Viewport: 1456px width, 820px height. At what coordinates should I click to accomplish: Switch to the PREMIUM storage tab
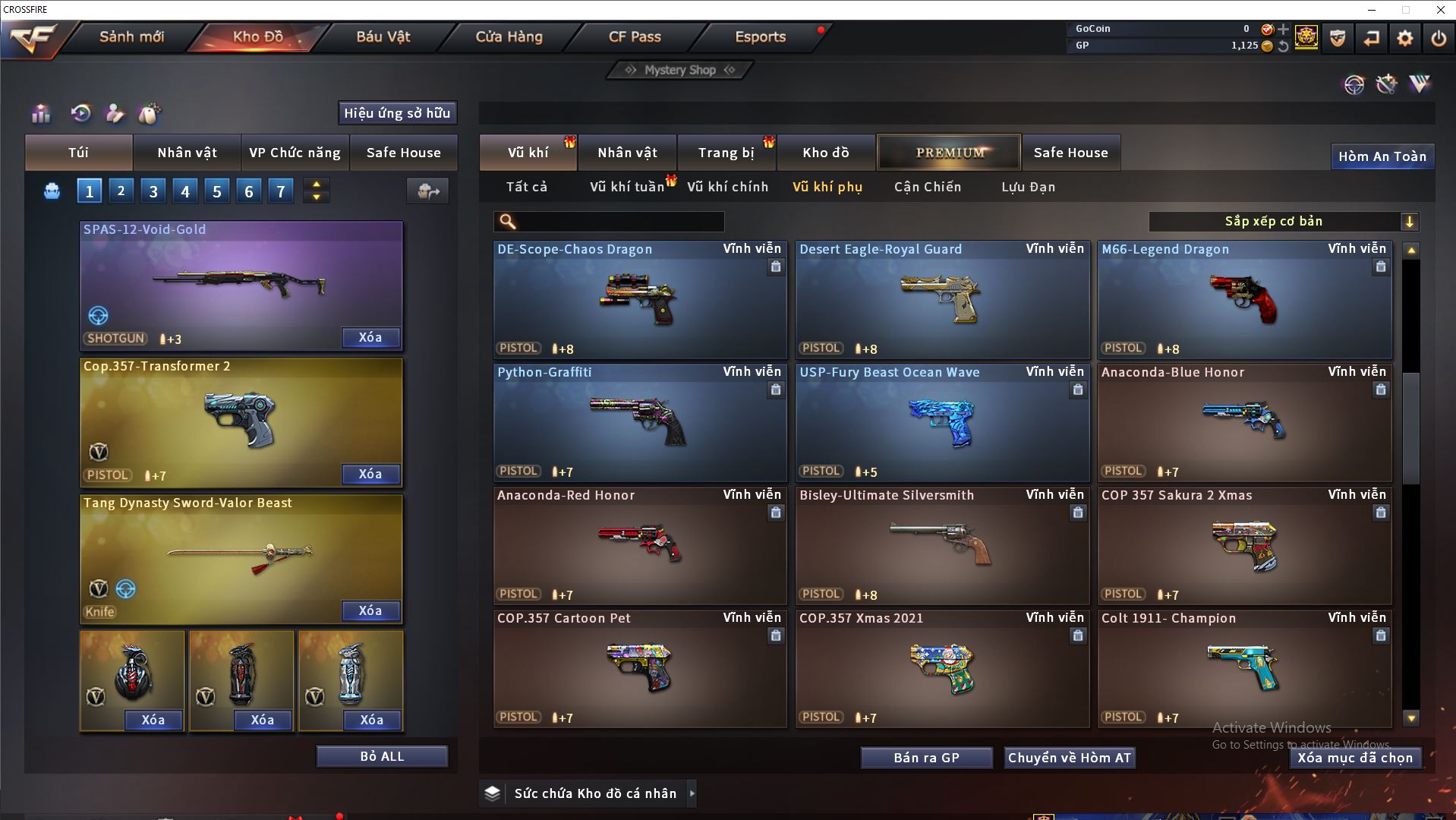pyautogui.click(x=949, y=153)
